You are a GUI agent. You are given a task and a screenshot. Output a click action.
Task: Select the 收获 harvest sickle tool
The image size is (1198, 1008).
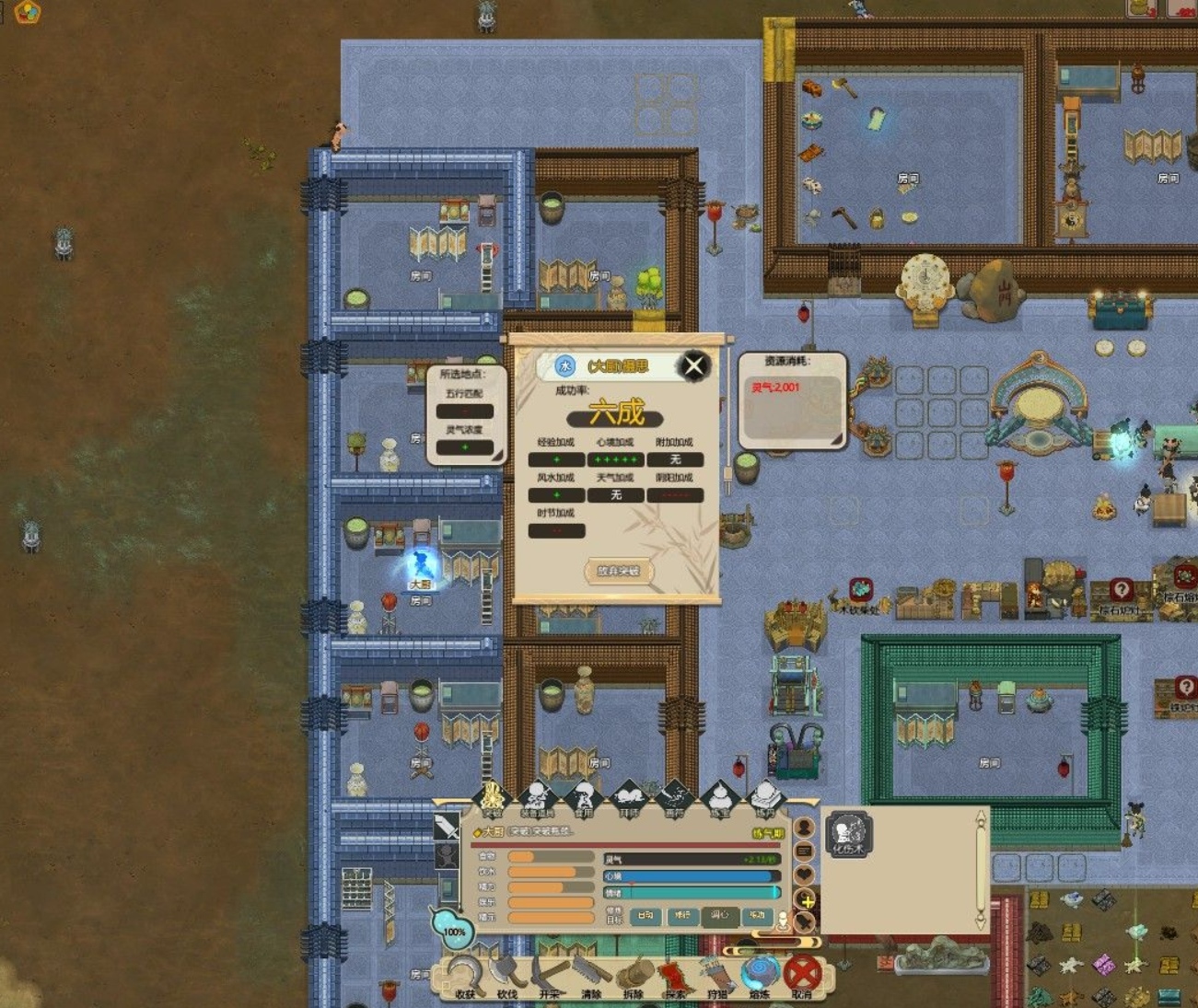466,977
